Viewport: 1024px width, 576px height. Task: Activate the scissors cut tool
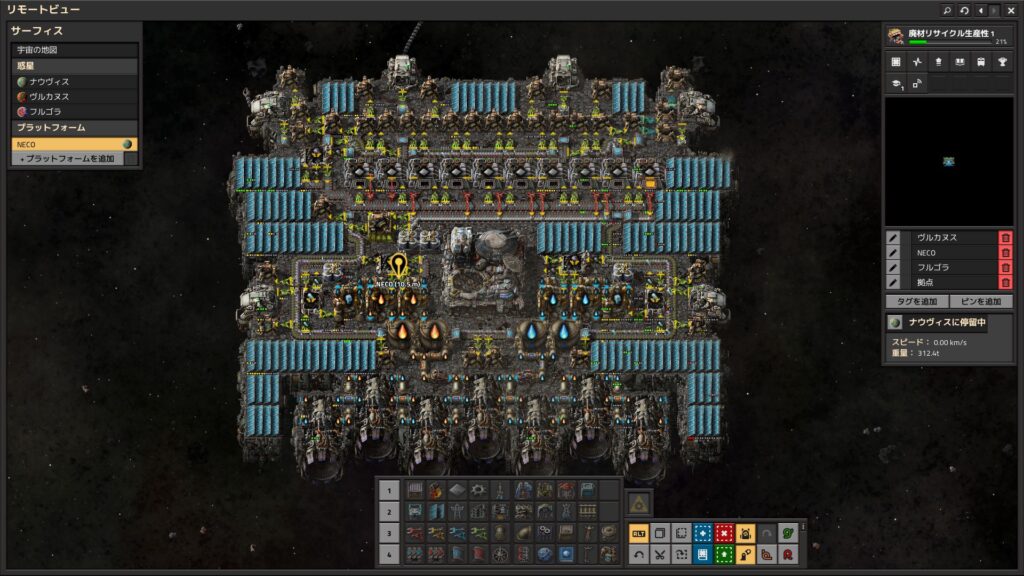(660, 553)
